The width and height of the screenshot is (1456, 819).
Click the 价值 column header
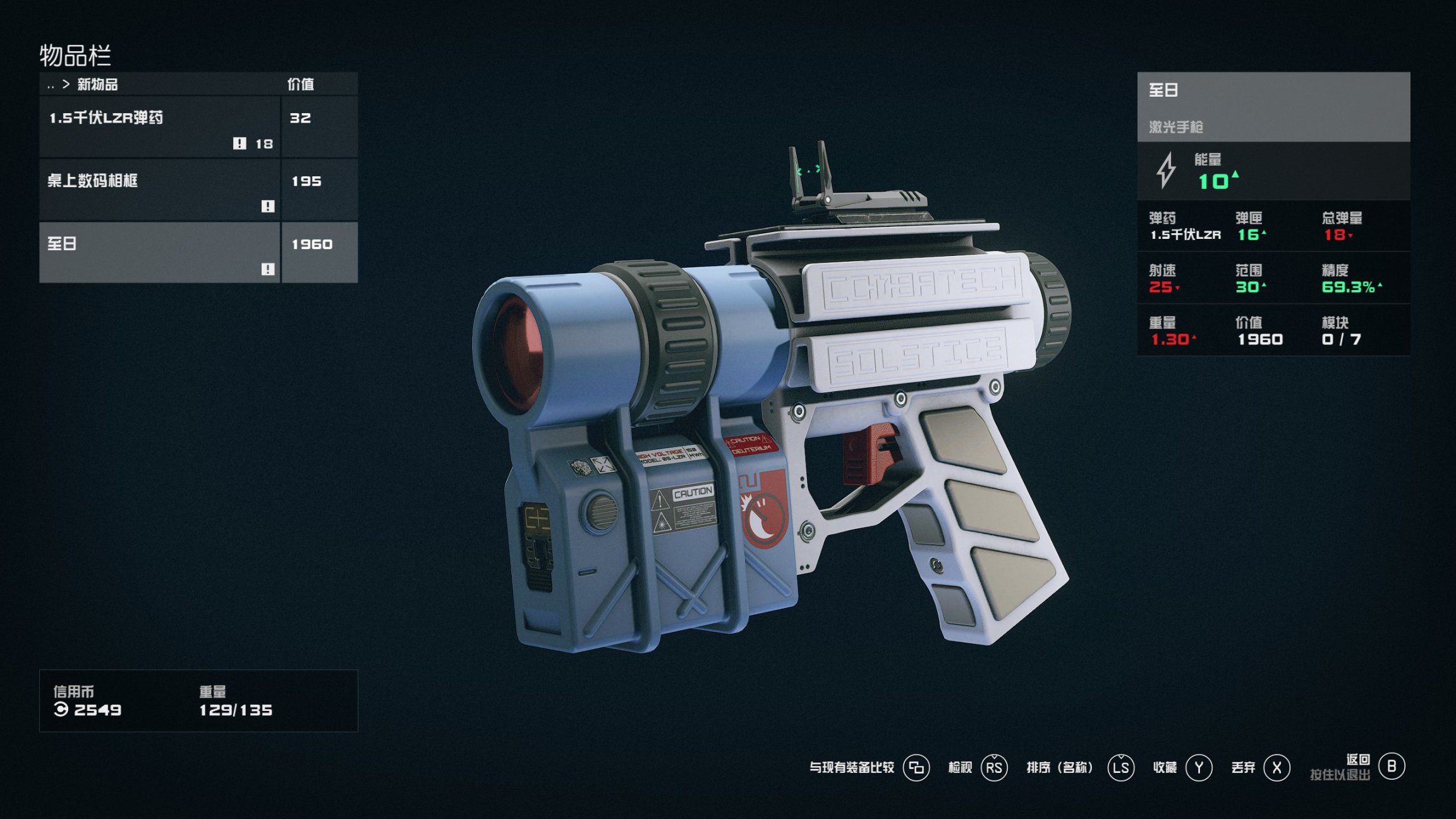301,84
